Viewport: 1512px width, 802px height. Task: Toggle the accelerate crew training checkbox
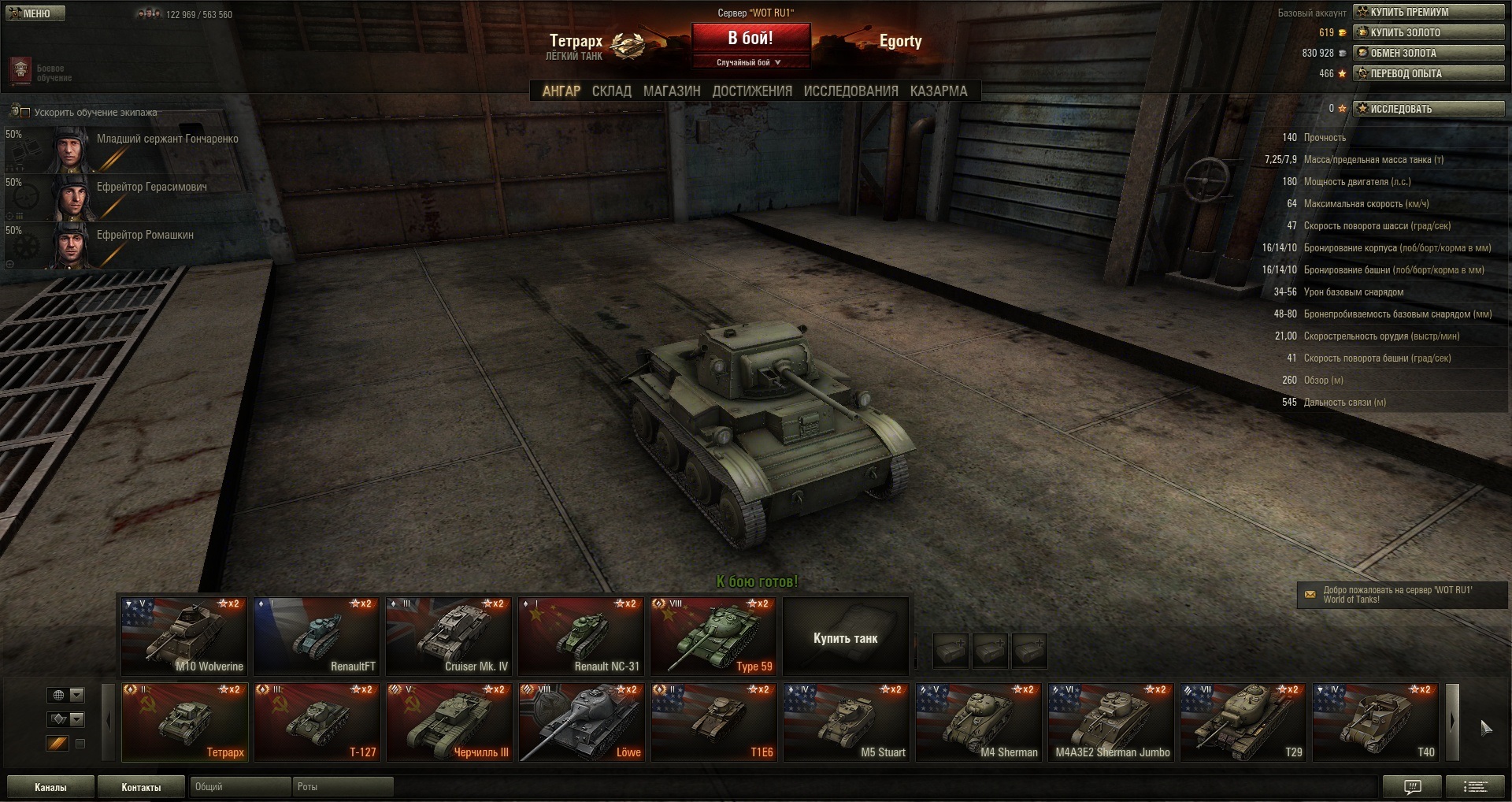25,113
